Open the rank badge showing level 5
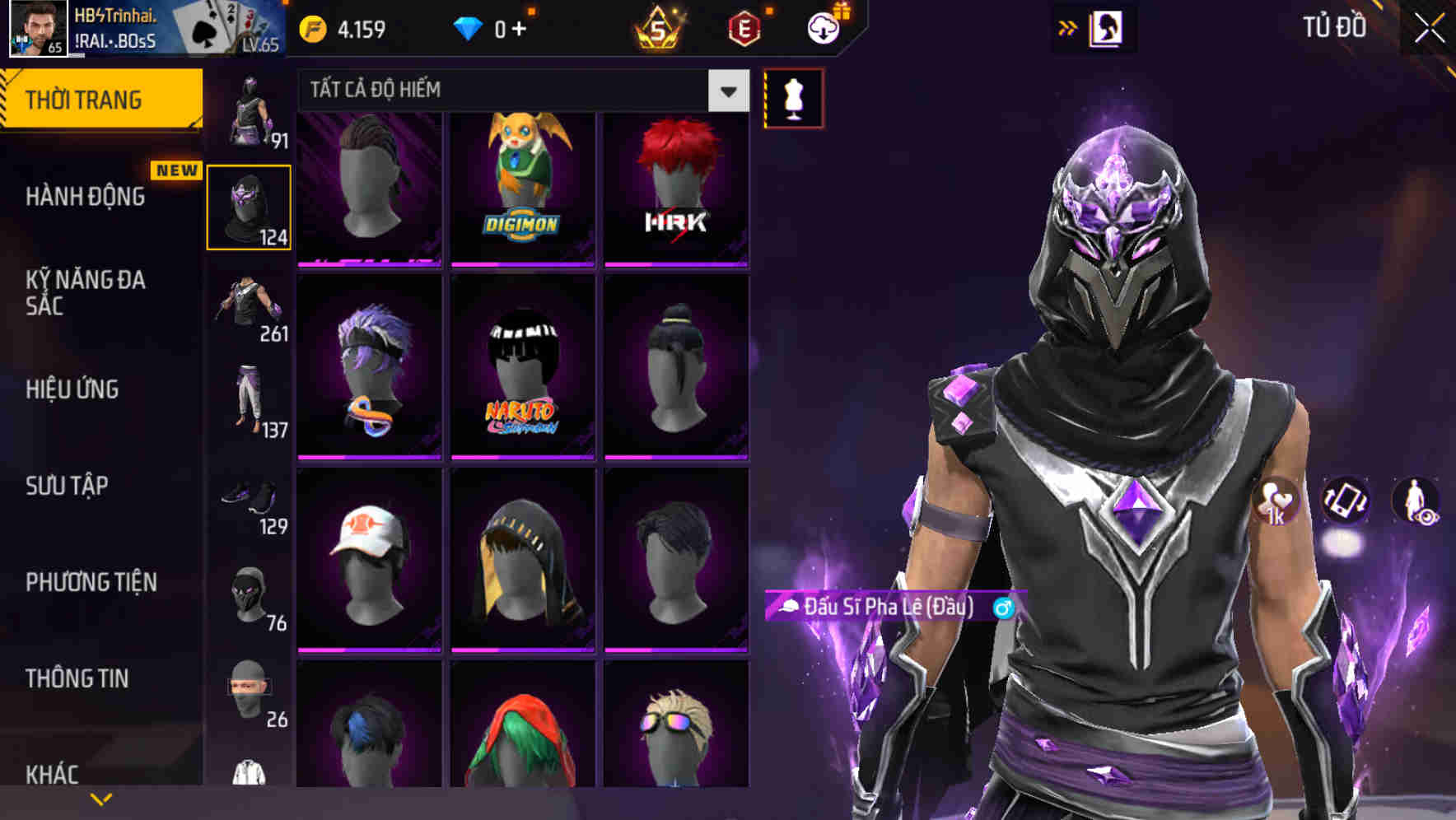Screen dimensions: 1456x820 pos(659,27)
